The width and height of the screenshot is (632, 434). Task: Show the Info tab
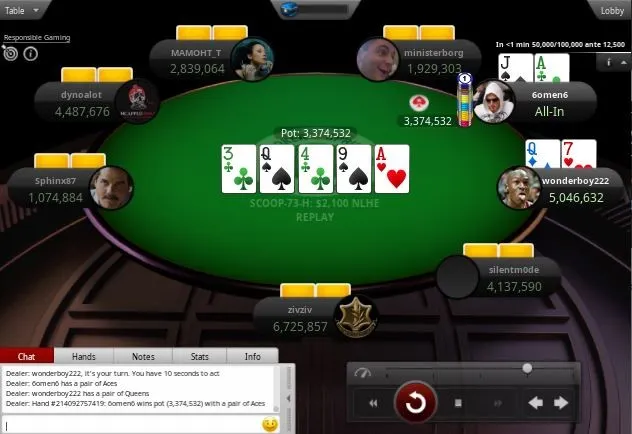[253, 356]
